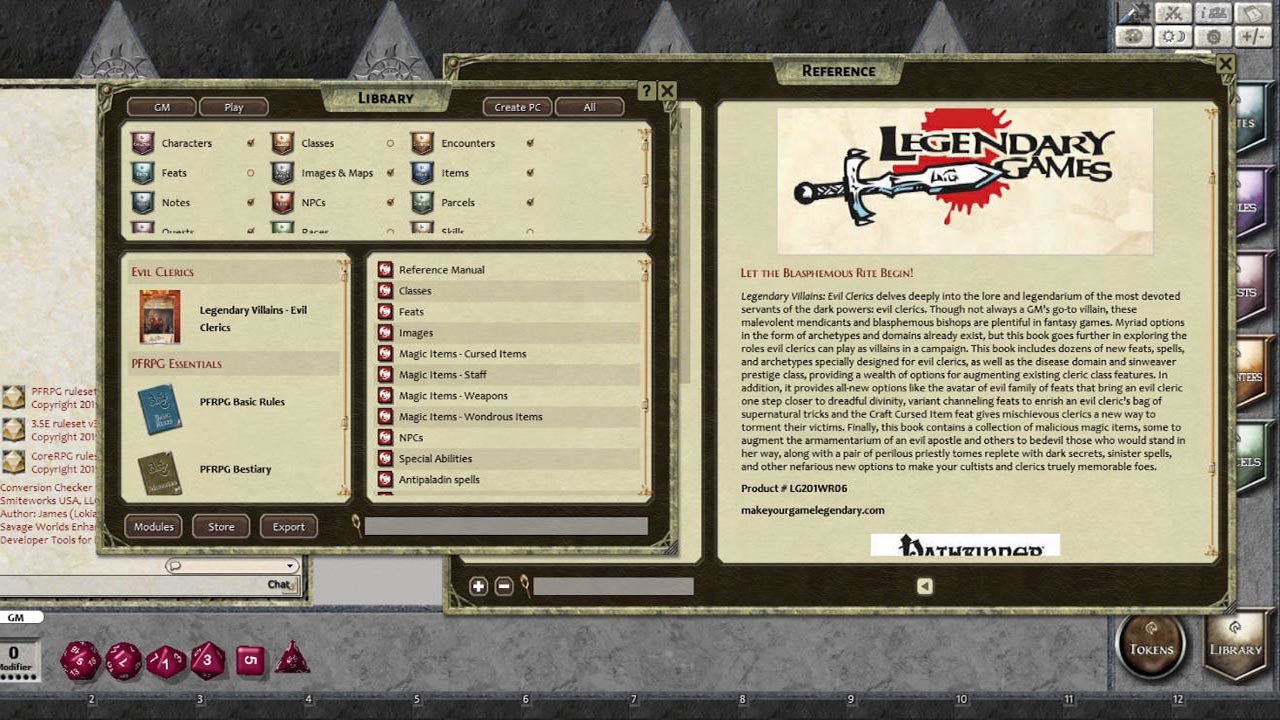Open the +/- modifiers toolbar icon
Image resolution: width=1280 pixels, height=720 pixels.
(x=1253, y=36)
